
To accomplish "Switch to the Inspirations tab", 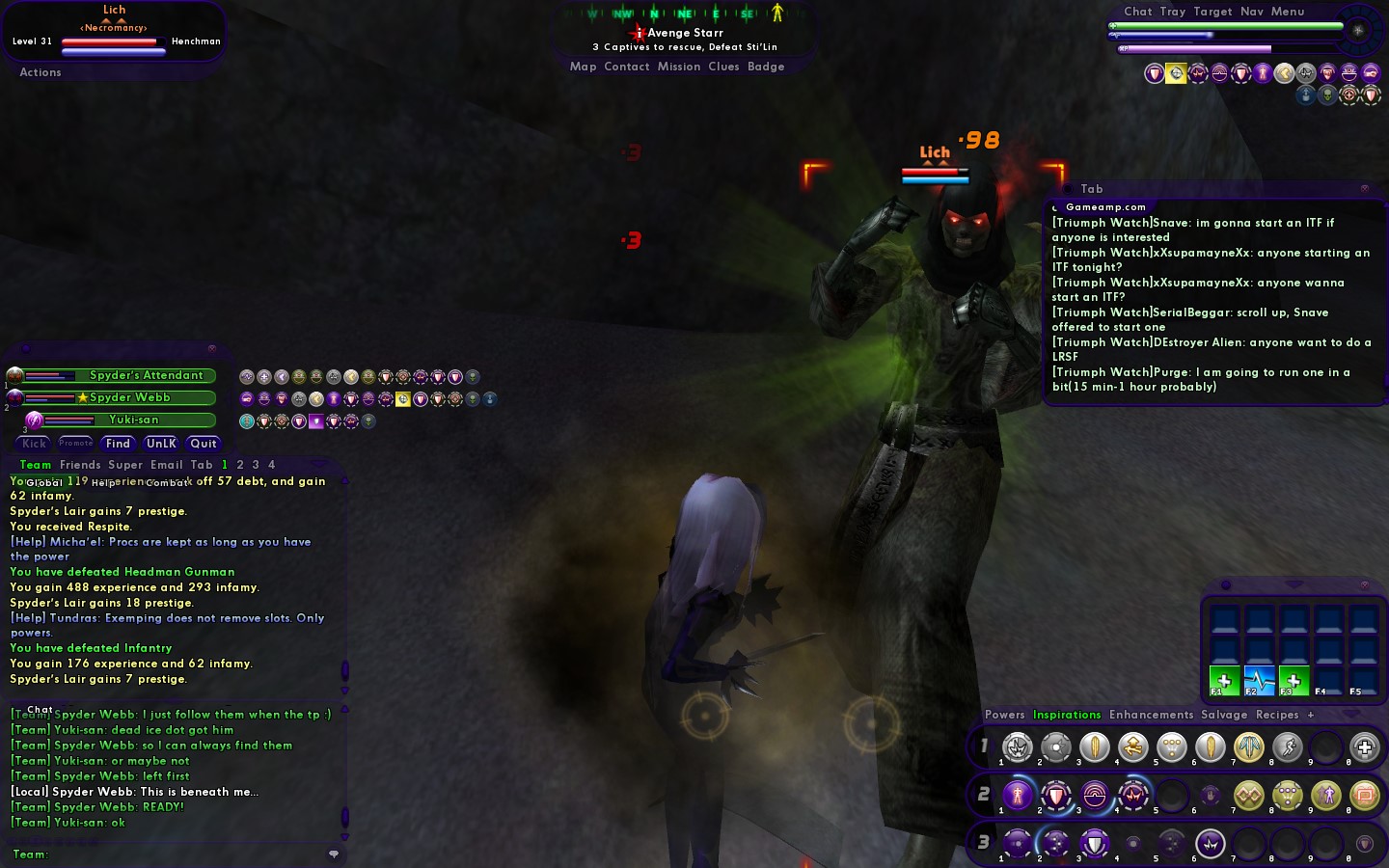I will [x=1067, y=715].
